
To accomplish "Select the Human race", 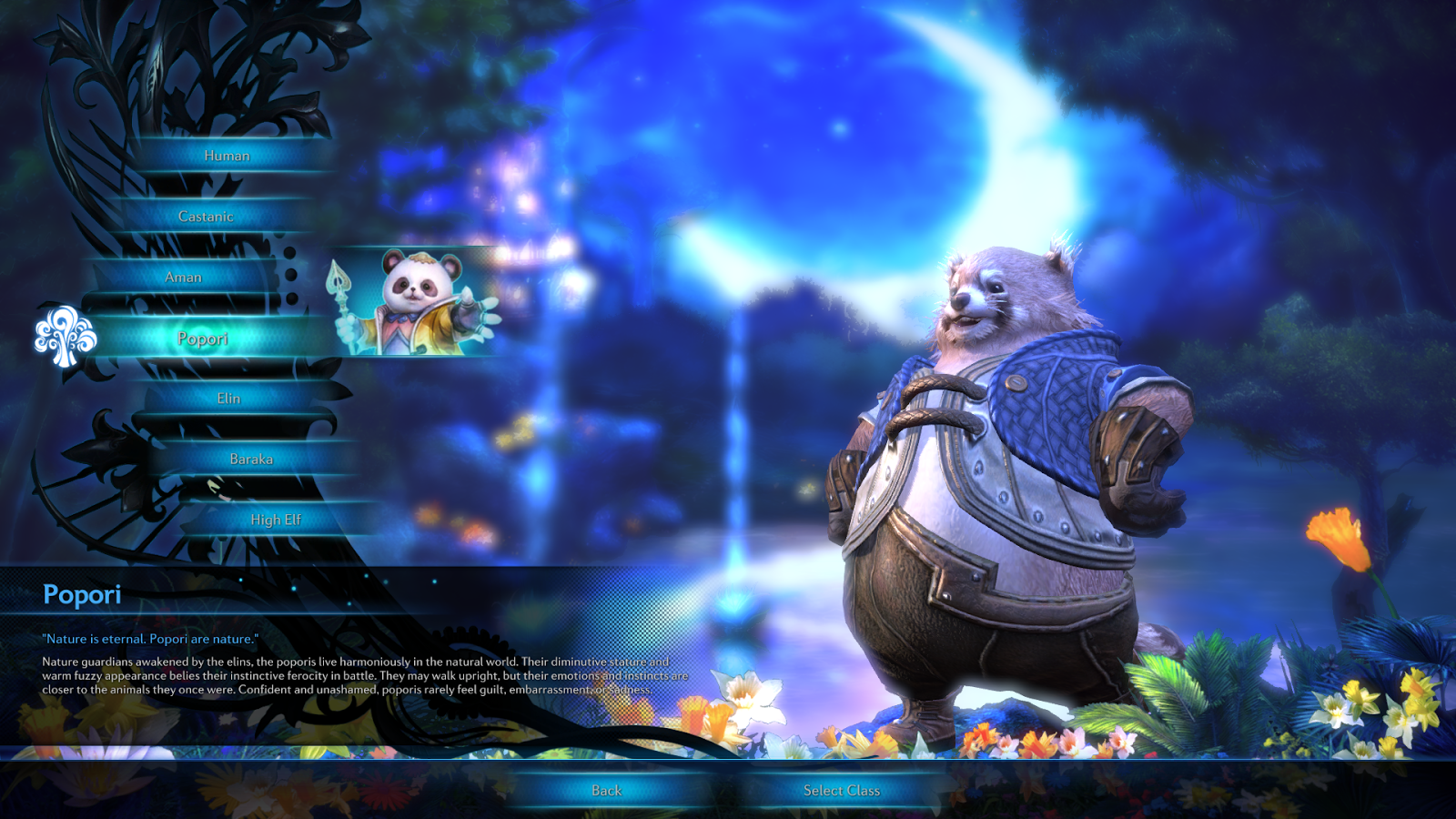I will coord(227,156).
